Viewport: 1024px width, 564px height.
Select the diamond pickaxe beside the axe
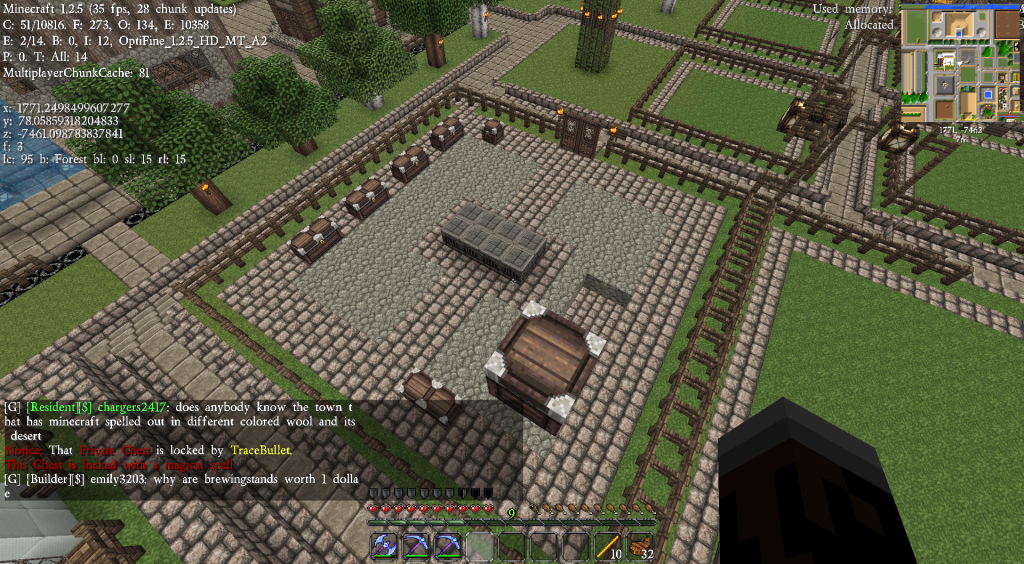pos(416,546)
